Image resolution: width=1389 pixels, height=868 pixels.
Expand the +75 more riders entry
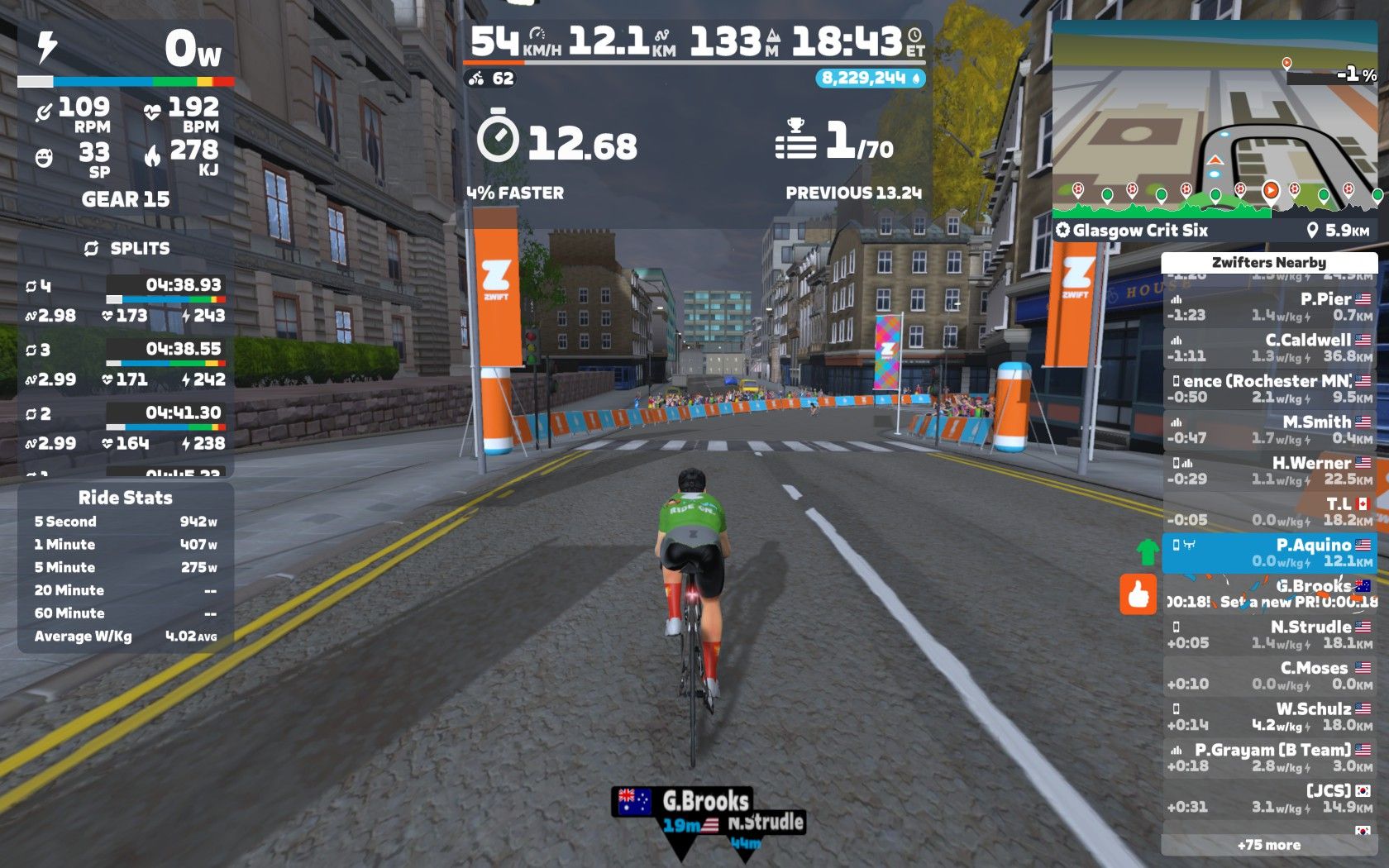[x=1269, y=845]
